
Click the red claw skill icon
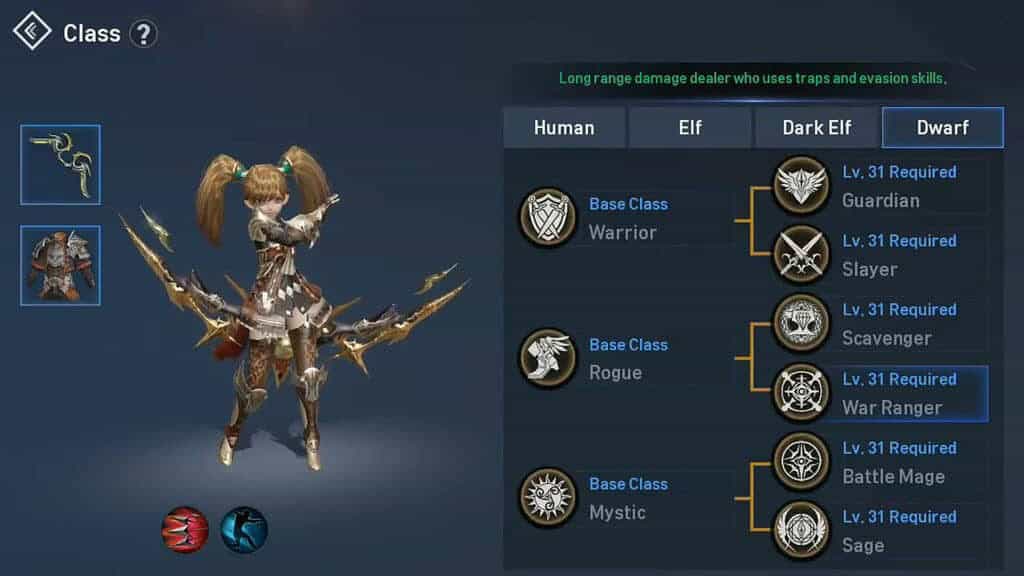[x=185, y=529]
